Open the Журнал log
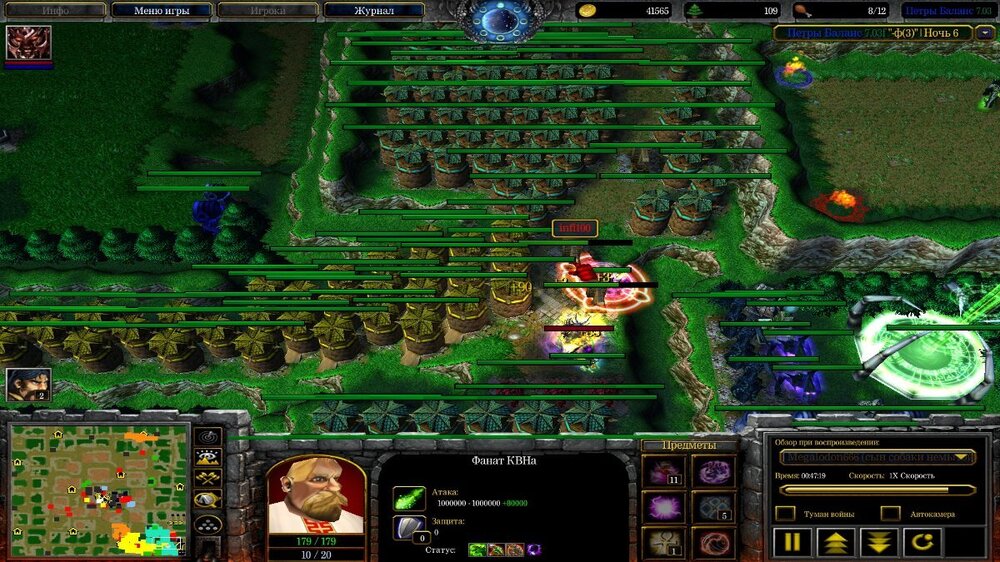The image size is (1000, 562). point(374,11)
